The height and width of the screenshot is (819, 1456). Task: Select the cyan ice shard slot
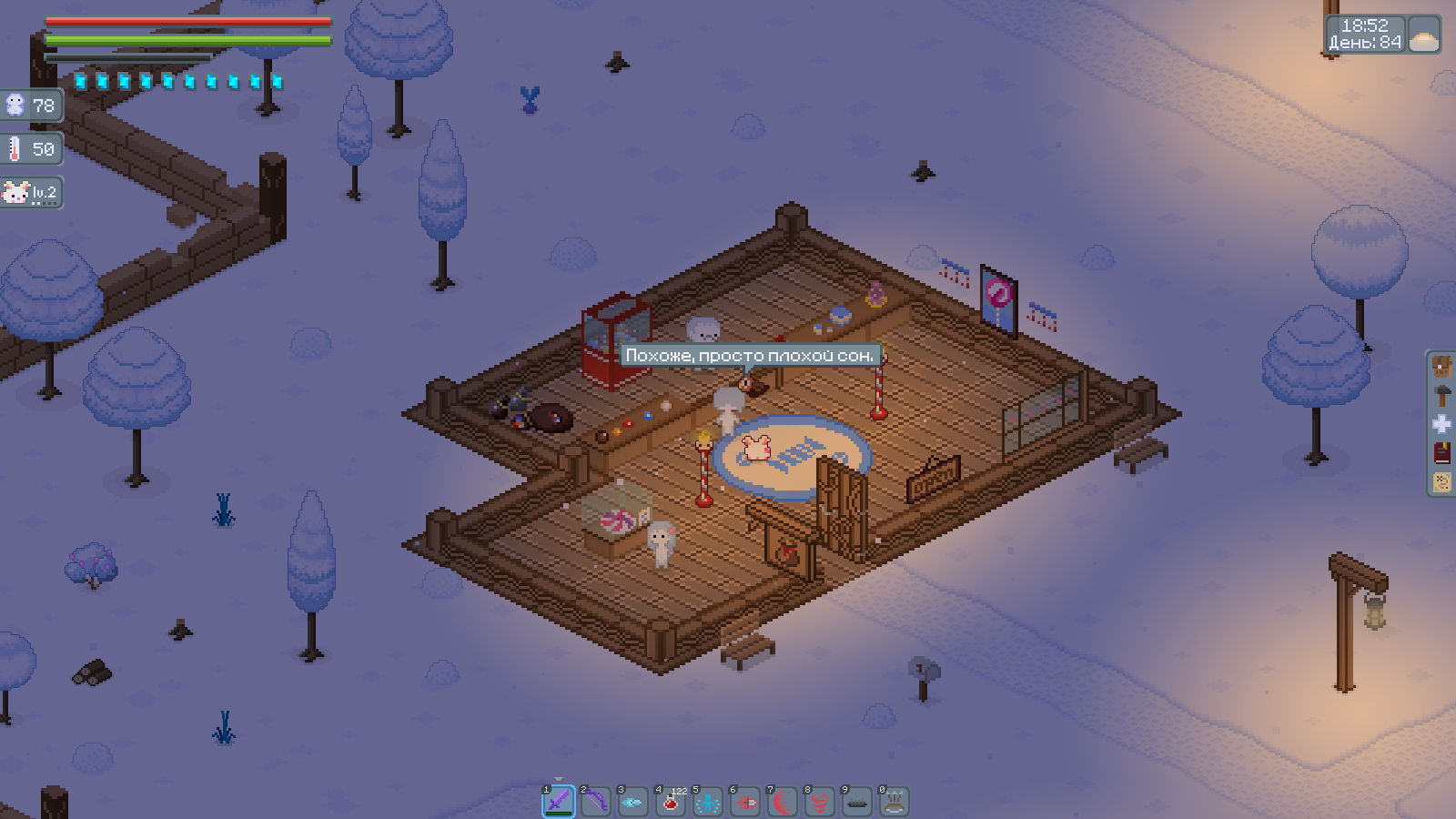click(x=633, y=802)
